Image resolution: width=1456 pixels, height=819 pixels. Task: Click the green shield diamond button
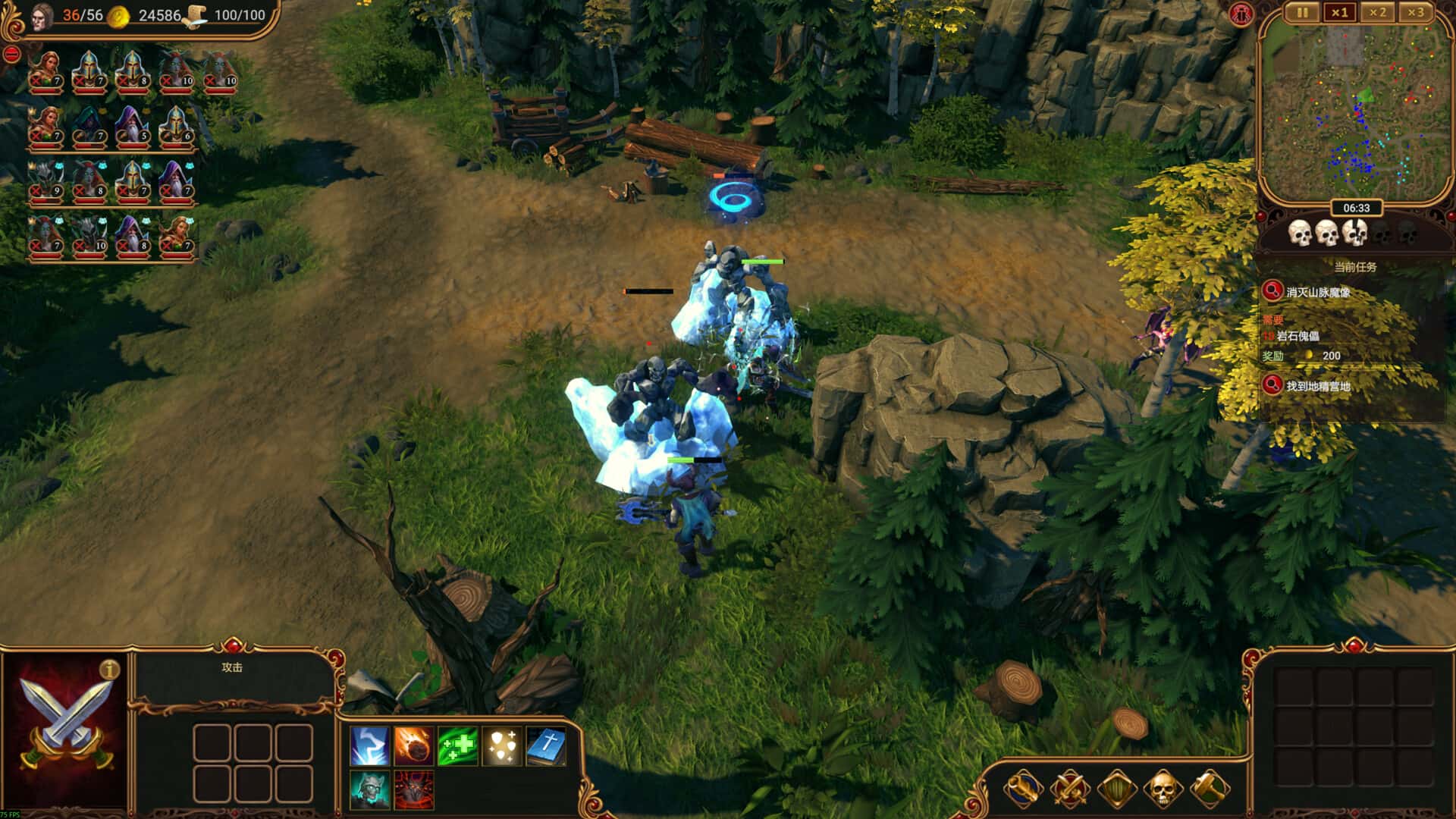tap(1116, 789)
